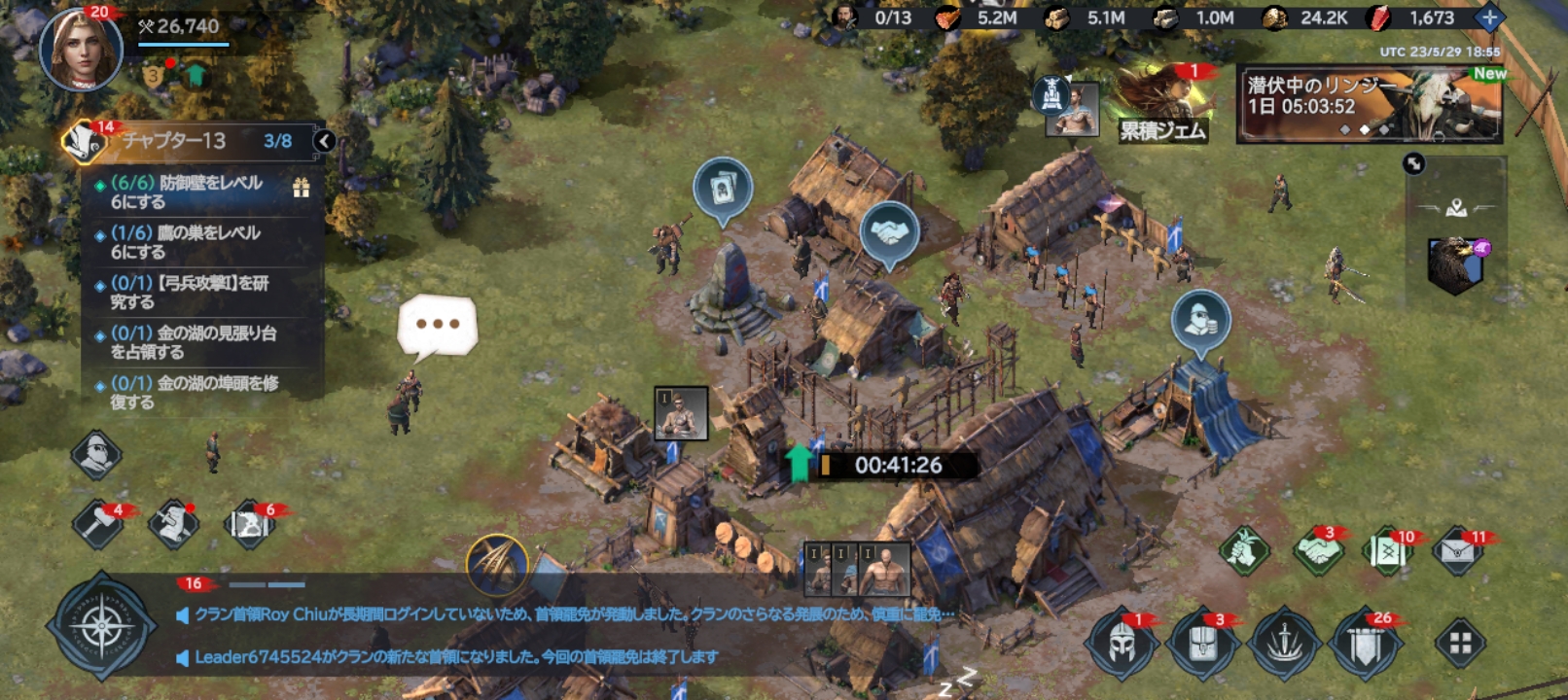
Task: Open the eagle nest level 6 quest
Action: (x=195, y=242)
